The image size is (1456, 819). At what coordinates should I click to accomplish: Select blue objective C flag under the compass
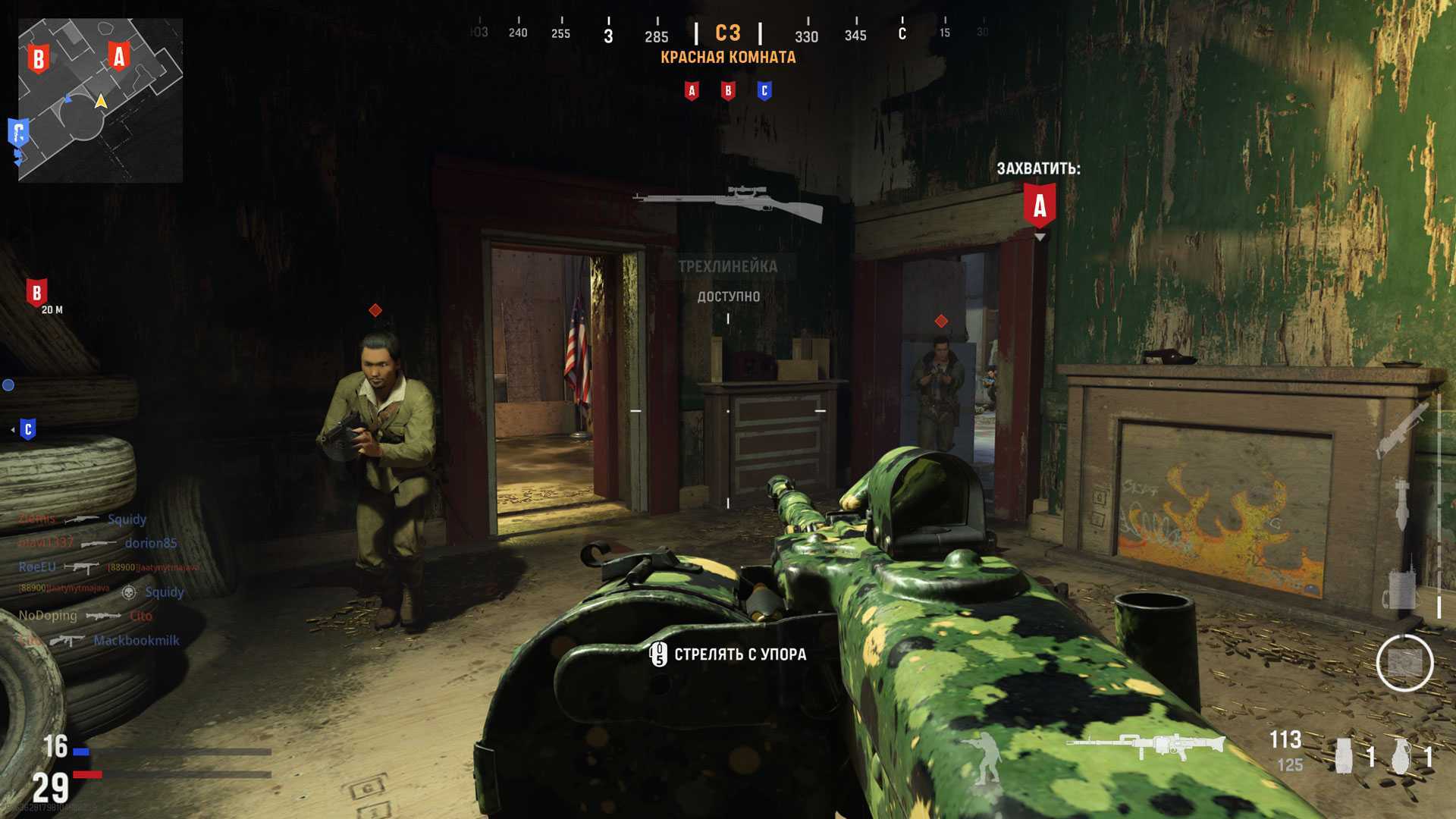coord(764,91)
